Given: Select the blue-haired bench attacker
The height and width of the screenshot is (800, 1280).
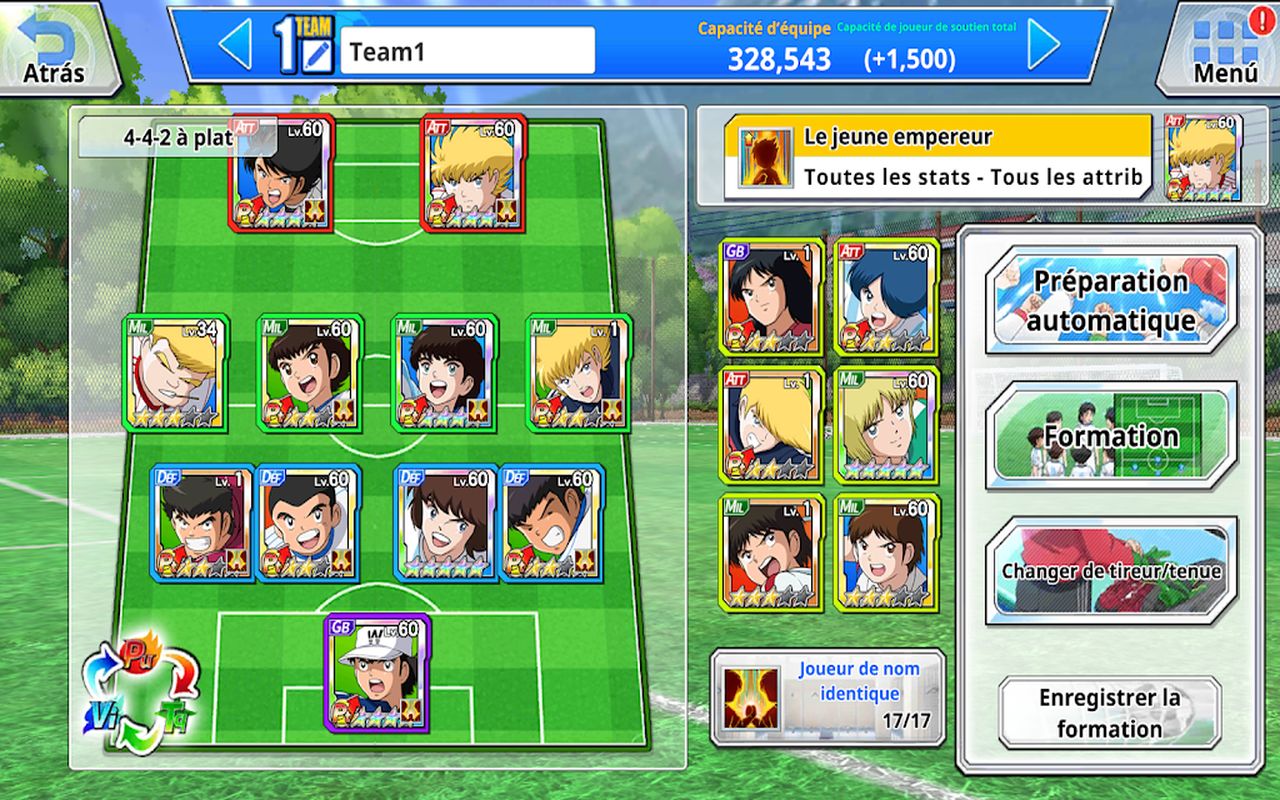Looking at the screenshot, I should tap(887, 297).
